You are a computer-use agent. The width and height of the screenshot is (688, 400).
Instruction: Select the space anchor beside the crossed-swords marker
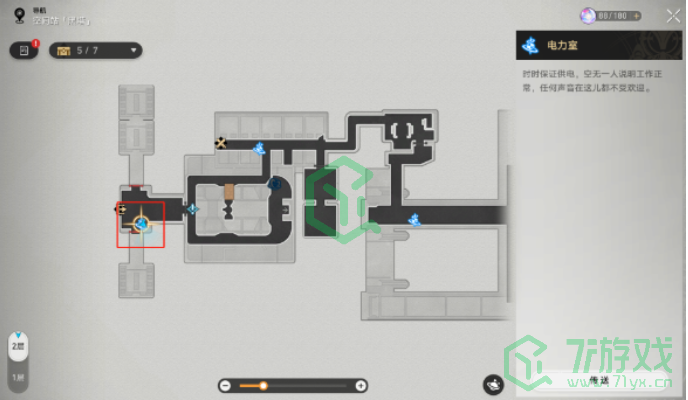pos(259,149)
